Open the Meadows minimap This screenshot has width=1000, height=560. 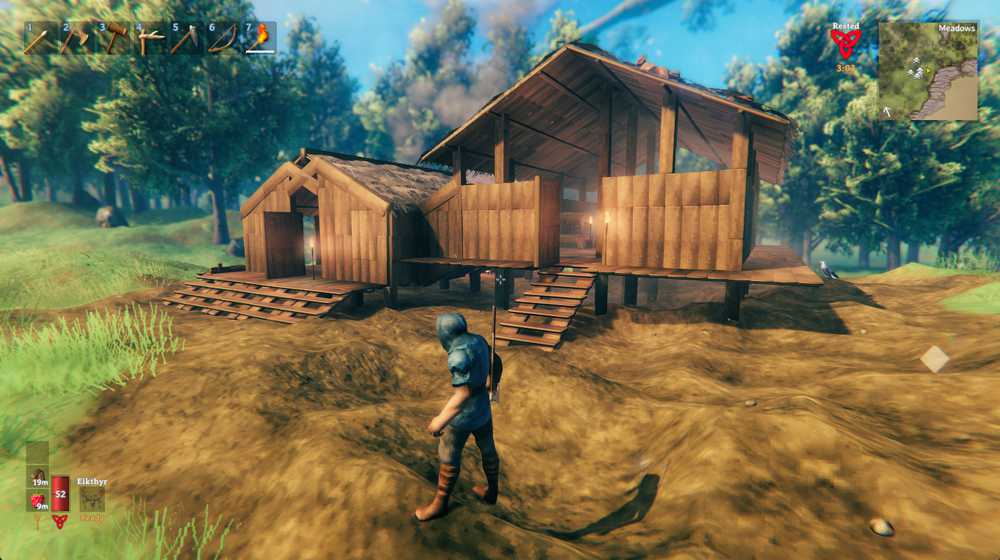click(928, 71)
